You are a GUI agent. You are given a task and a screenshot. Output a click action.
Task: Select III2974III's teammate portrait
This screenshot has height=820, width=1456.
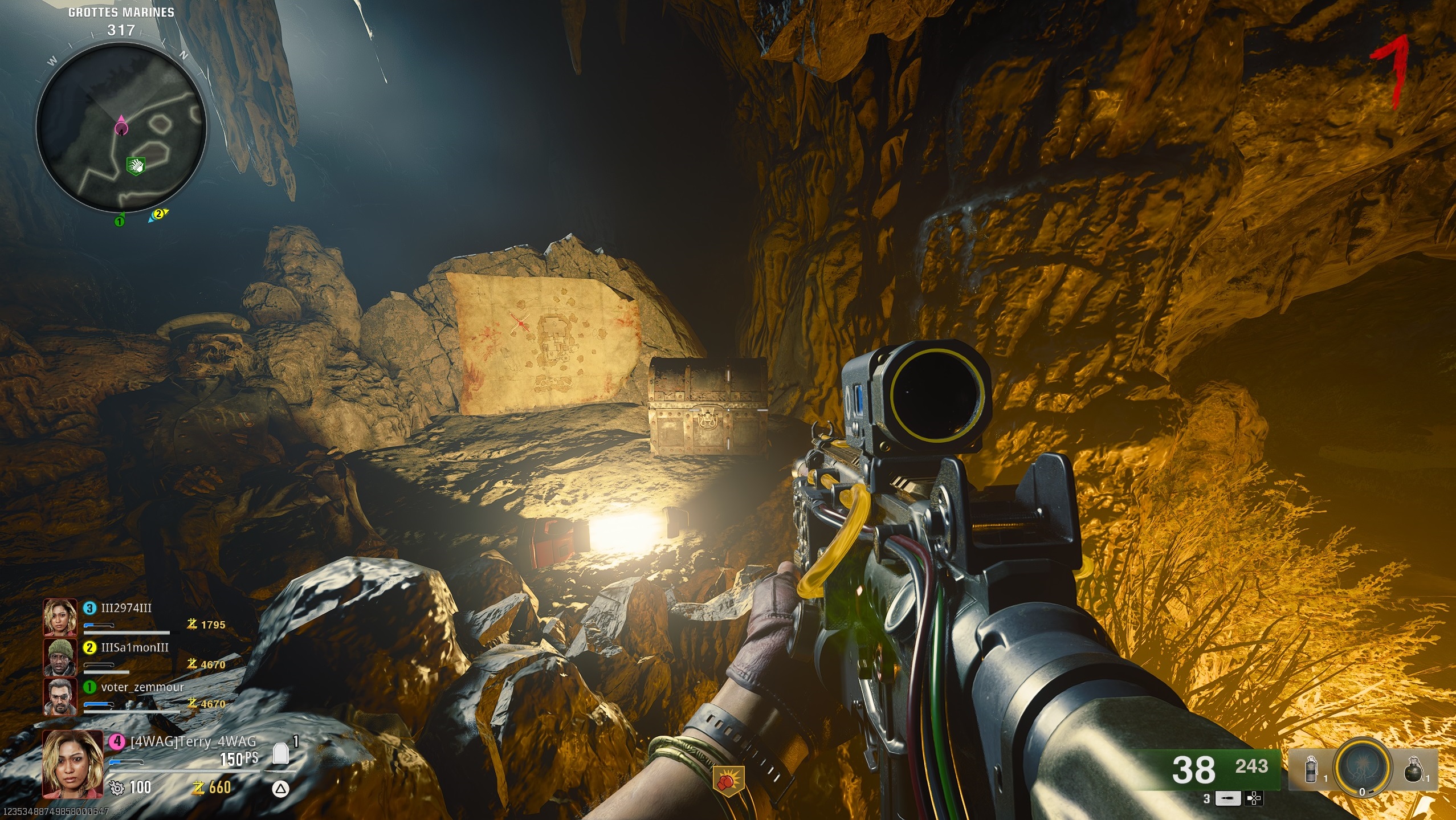(x=60, y=617)
